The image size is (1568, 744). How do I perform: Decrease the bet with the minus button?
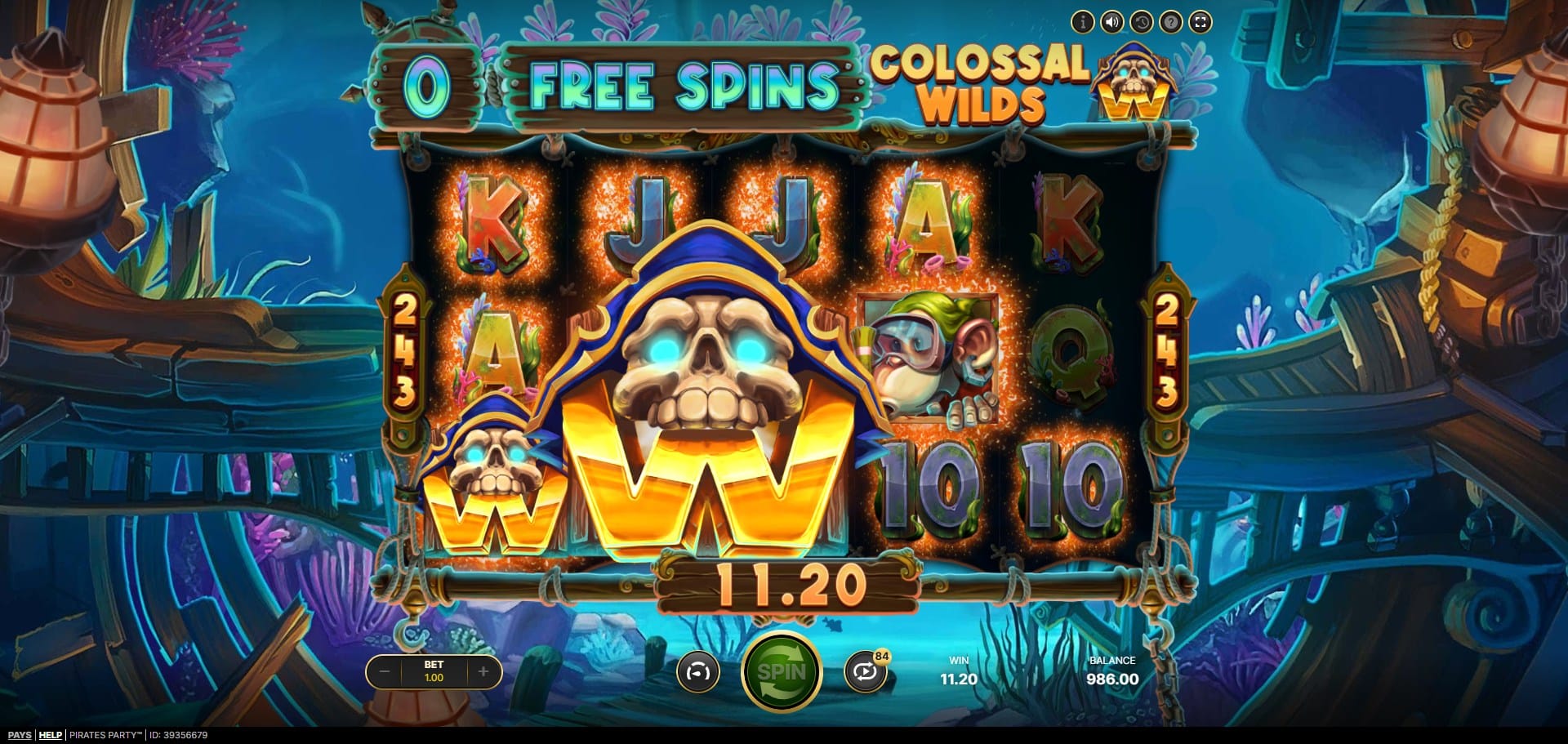pyautogui.click(x=385, y=672)
